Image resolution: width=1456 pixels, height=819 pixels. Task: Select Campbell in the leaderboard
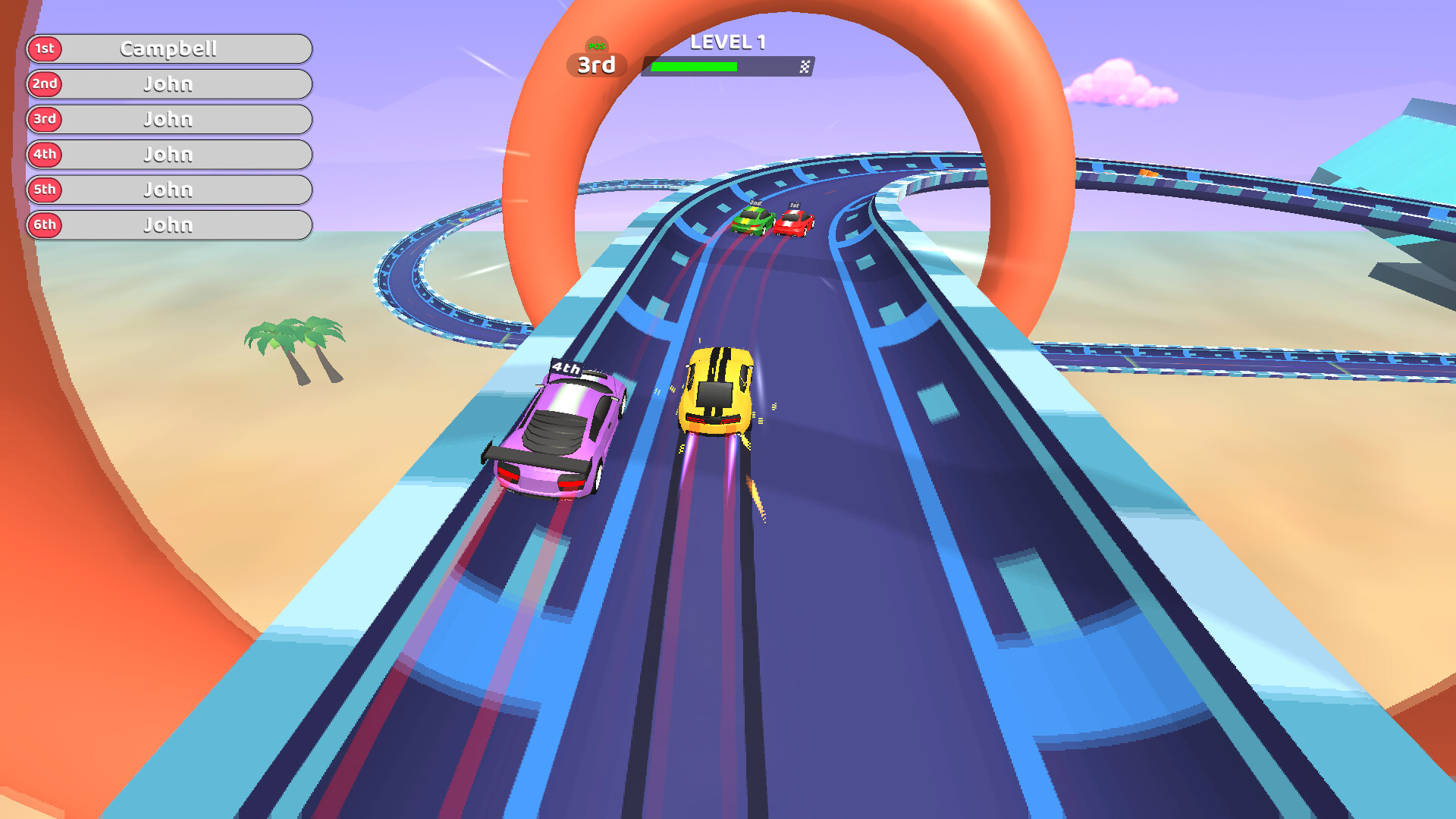coord(171,49)
